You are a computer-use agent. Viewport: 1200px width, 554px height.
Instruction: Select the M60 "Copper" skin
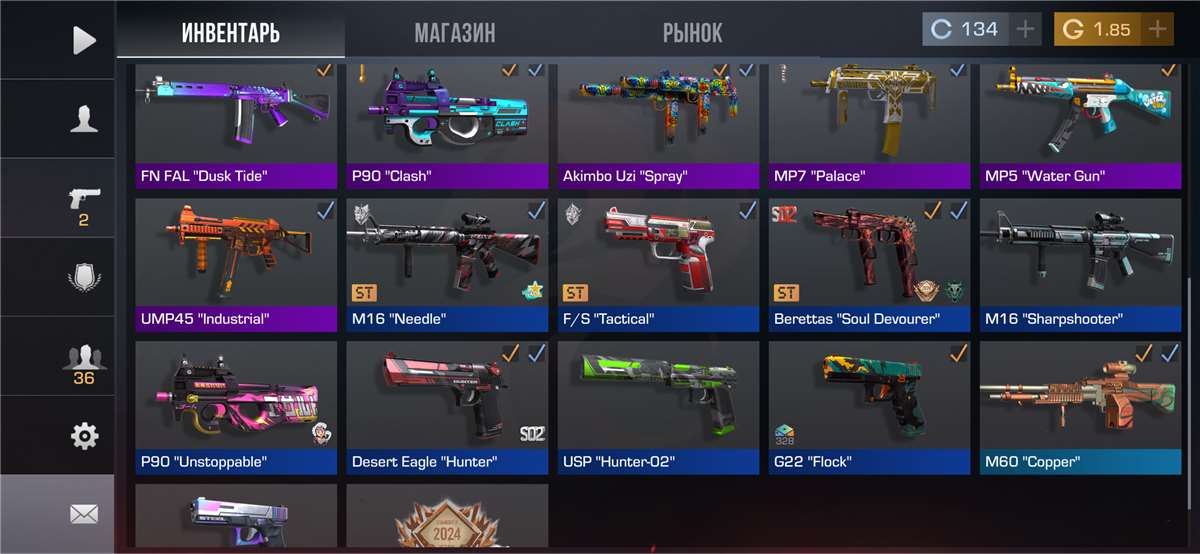click(x=1080, y=405)
